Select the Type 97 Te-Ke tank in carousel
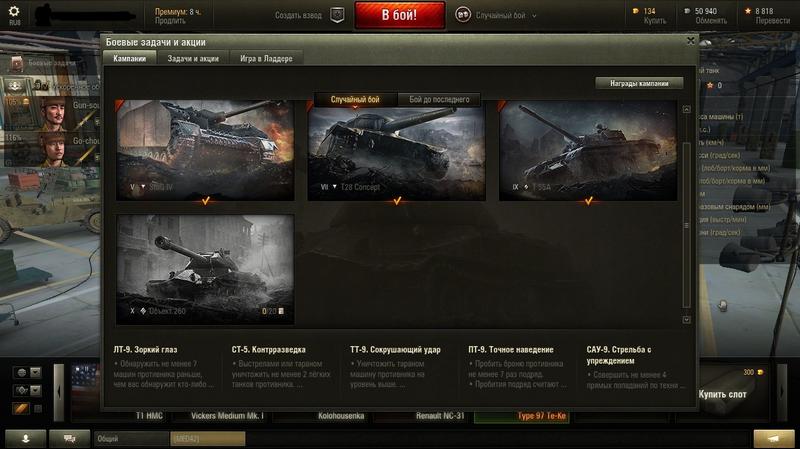The height and width of the screenshot is (449, 800). point(540,414)
